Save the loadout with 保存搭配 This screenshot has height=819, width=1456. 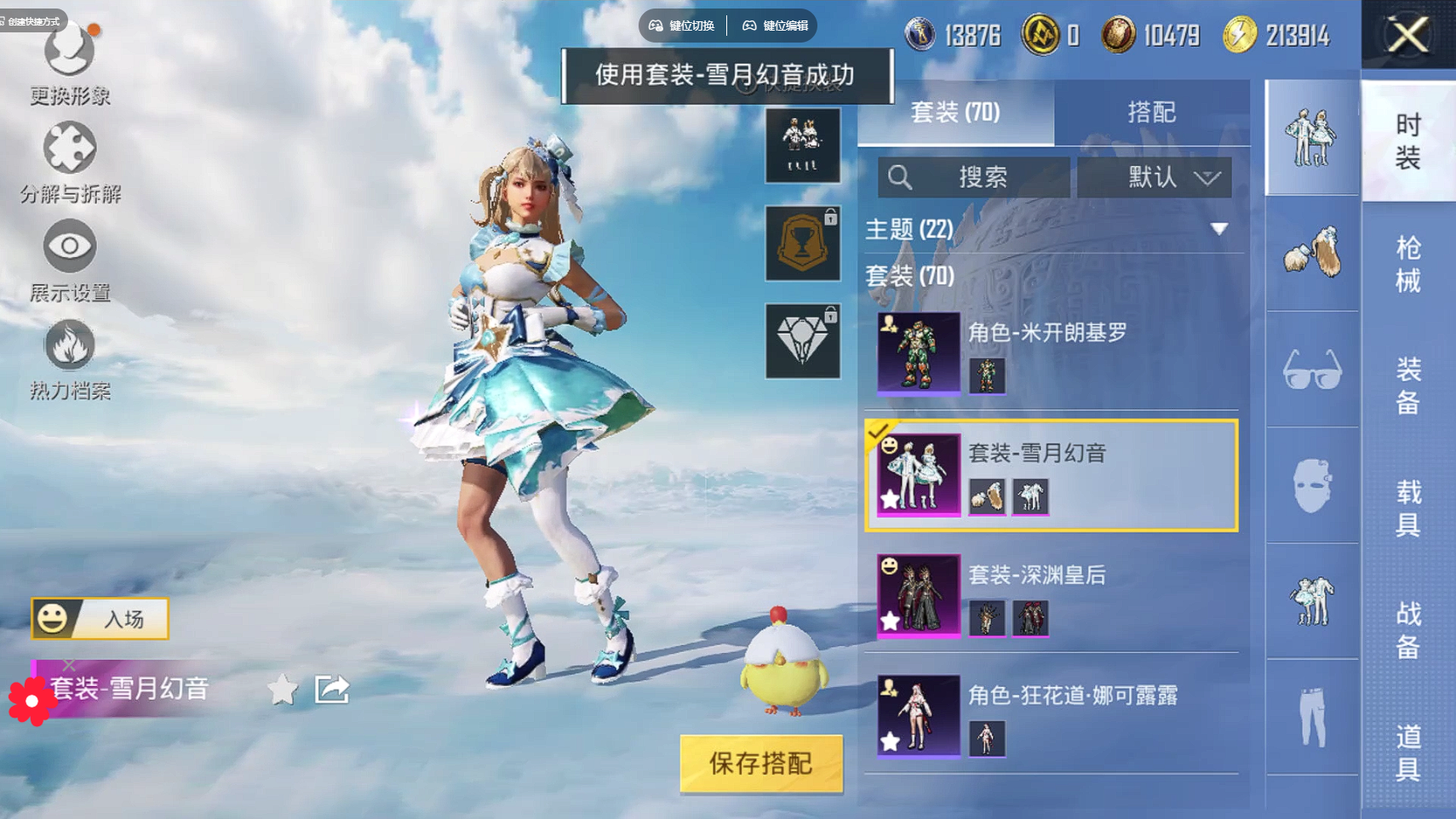click(761, 764)
